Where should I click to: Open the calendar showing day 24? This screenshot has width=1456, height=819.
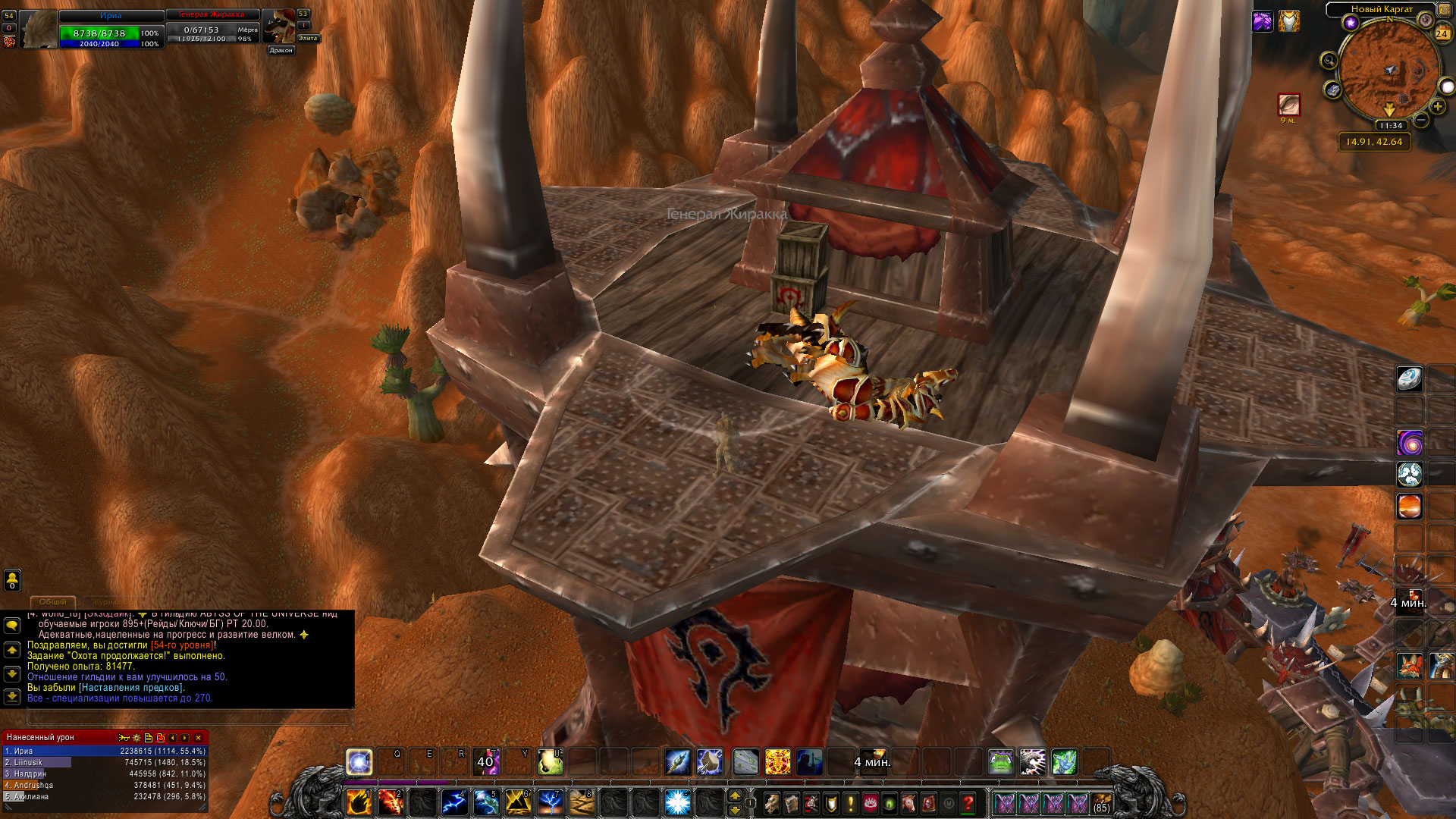pyautogui.click(x=1442, y=33)
